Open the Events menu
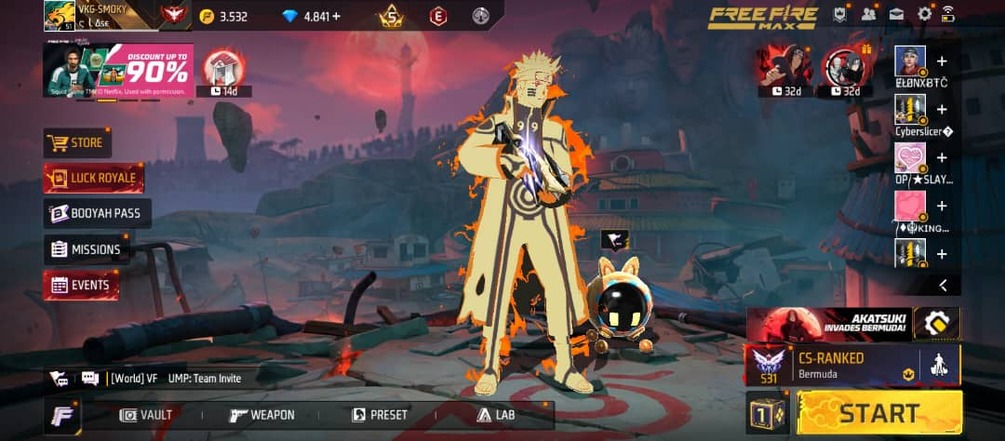This screenshot has width=1005, height=441. [x=81, y=285]
